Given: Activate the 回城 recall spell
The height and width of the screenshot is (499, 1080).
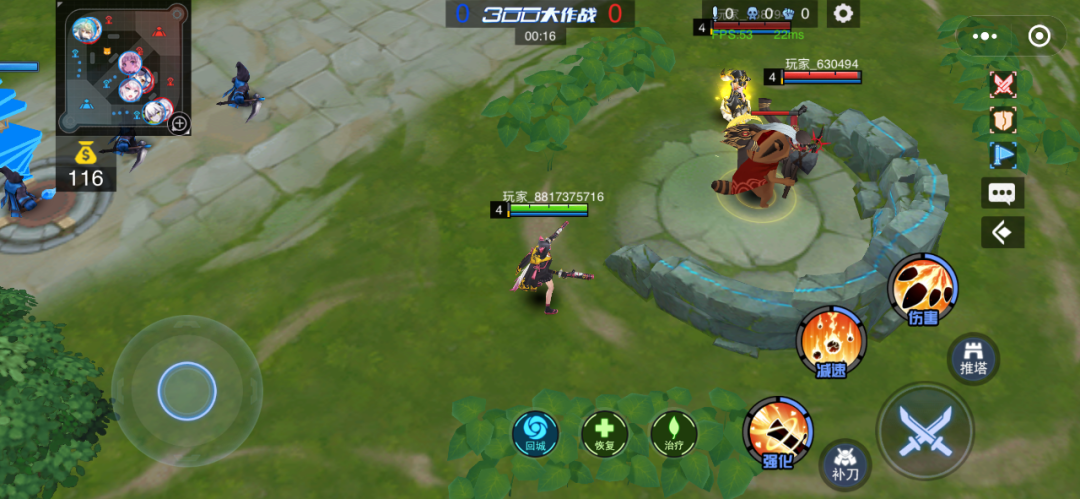Looking at the screenshot, I should tap(536, 434).
